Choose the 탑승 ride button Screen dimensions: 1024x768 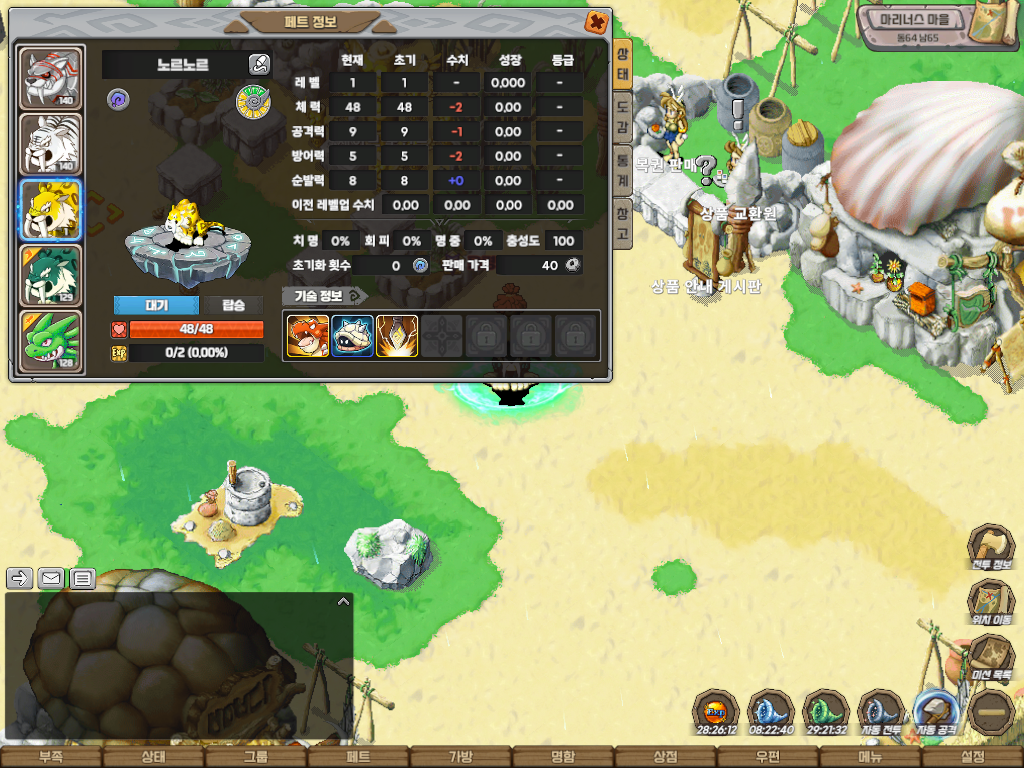232,305
